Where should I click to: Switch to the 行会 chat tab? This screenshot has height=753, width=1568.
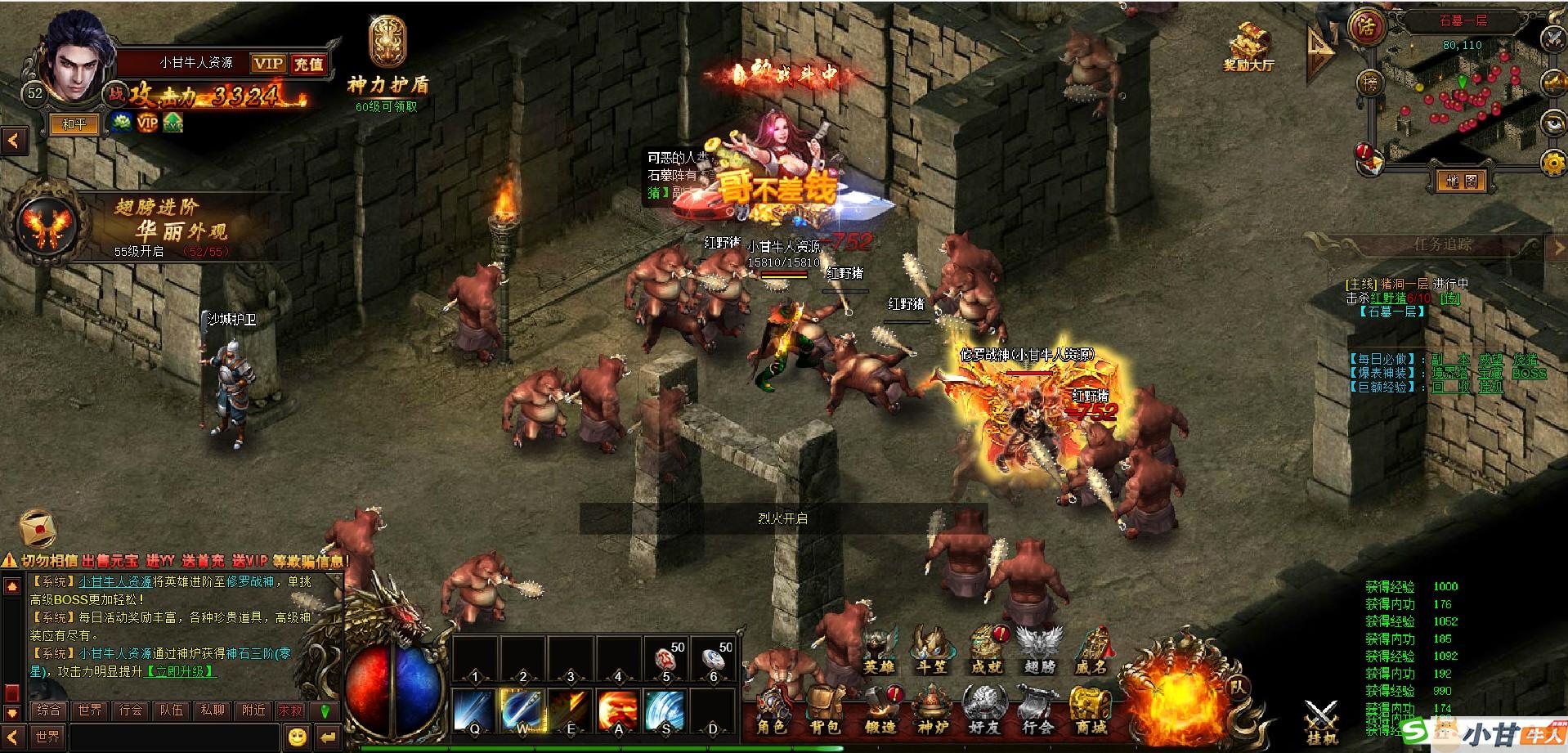(x=130, y=710)
